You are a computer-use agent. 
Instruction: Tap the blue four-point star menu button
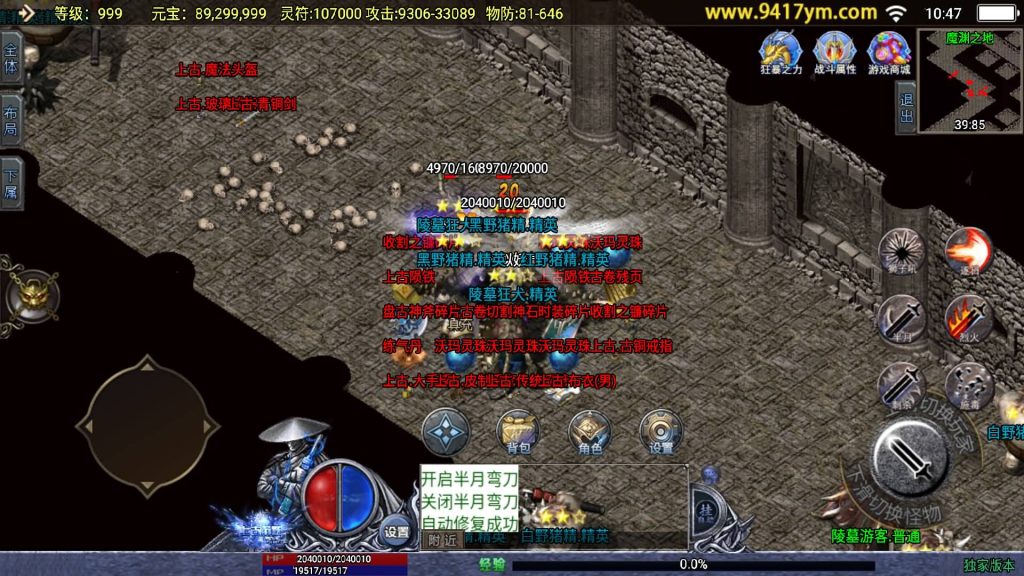point(444,430)
